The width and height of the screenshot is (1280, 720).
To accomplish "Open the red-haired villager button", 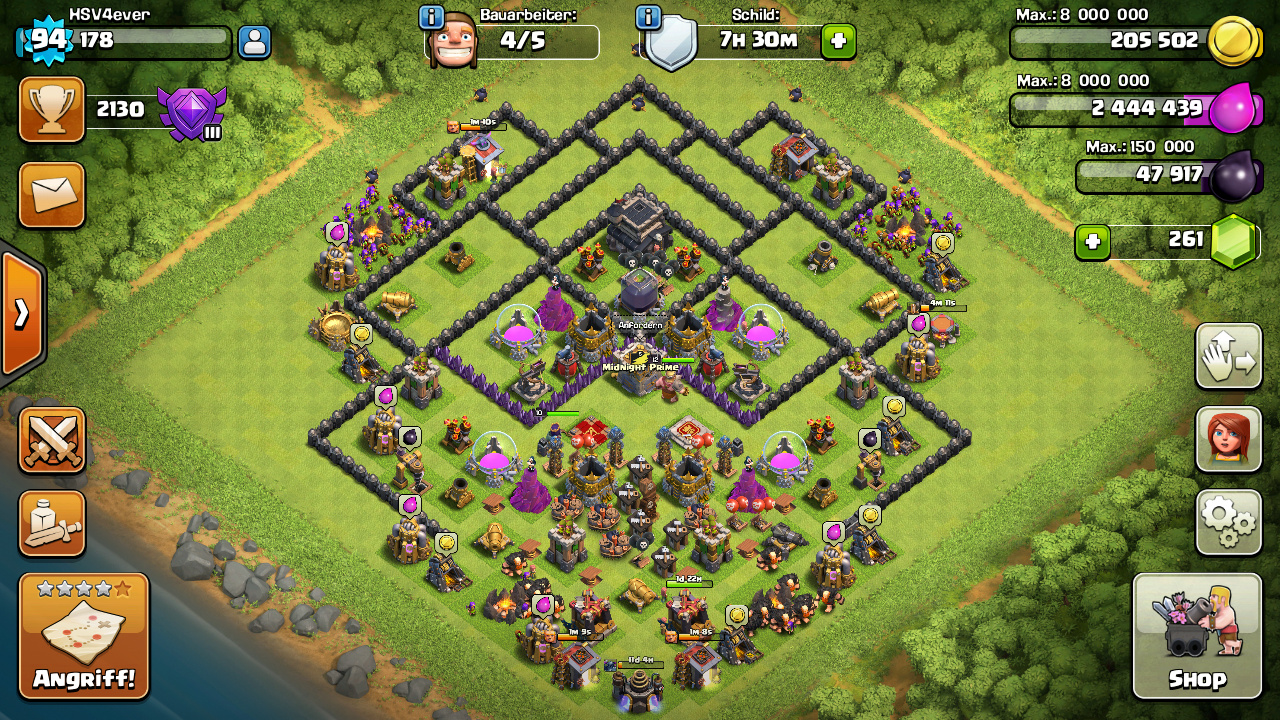I will coord(1228,439).
